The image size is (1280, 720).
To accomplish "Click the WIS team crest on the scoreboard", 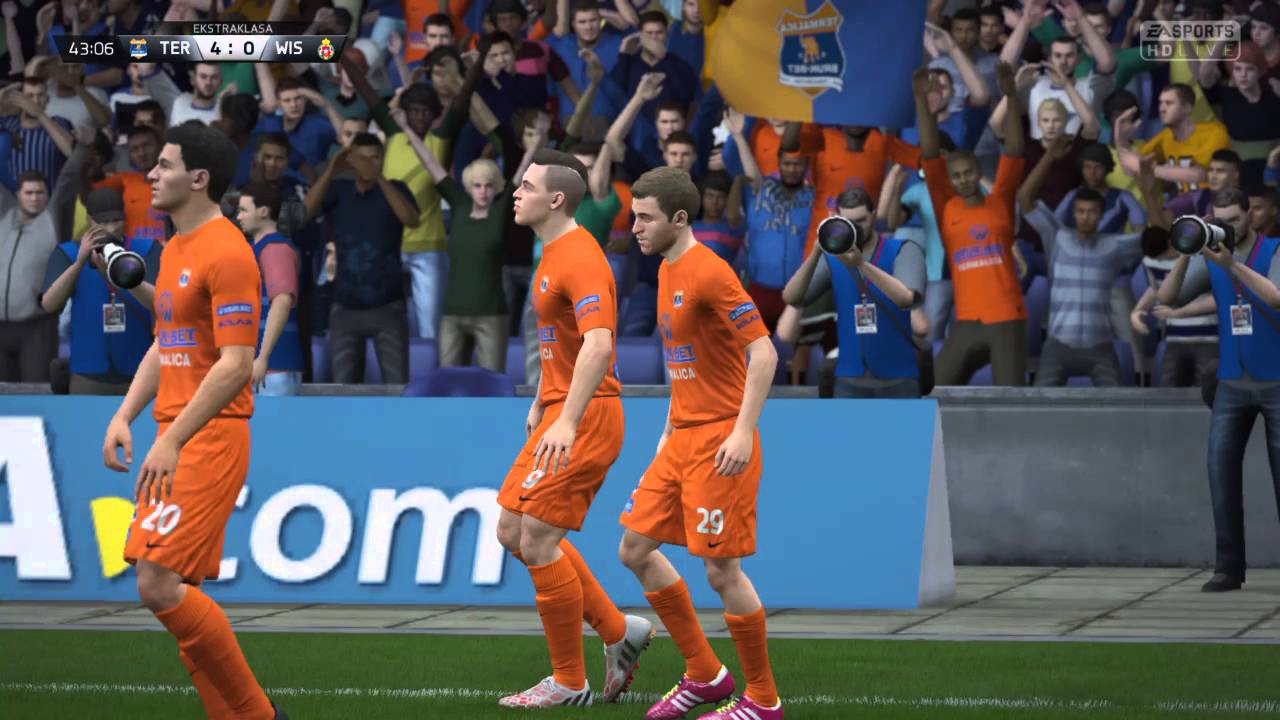I will (x=326, y=48).
